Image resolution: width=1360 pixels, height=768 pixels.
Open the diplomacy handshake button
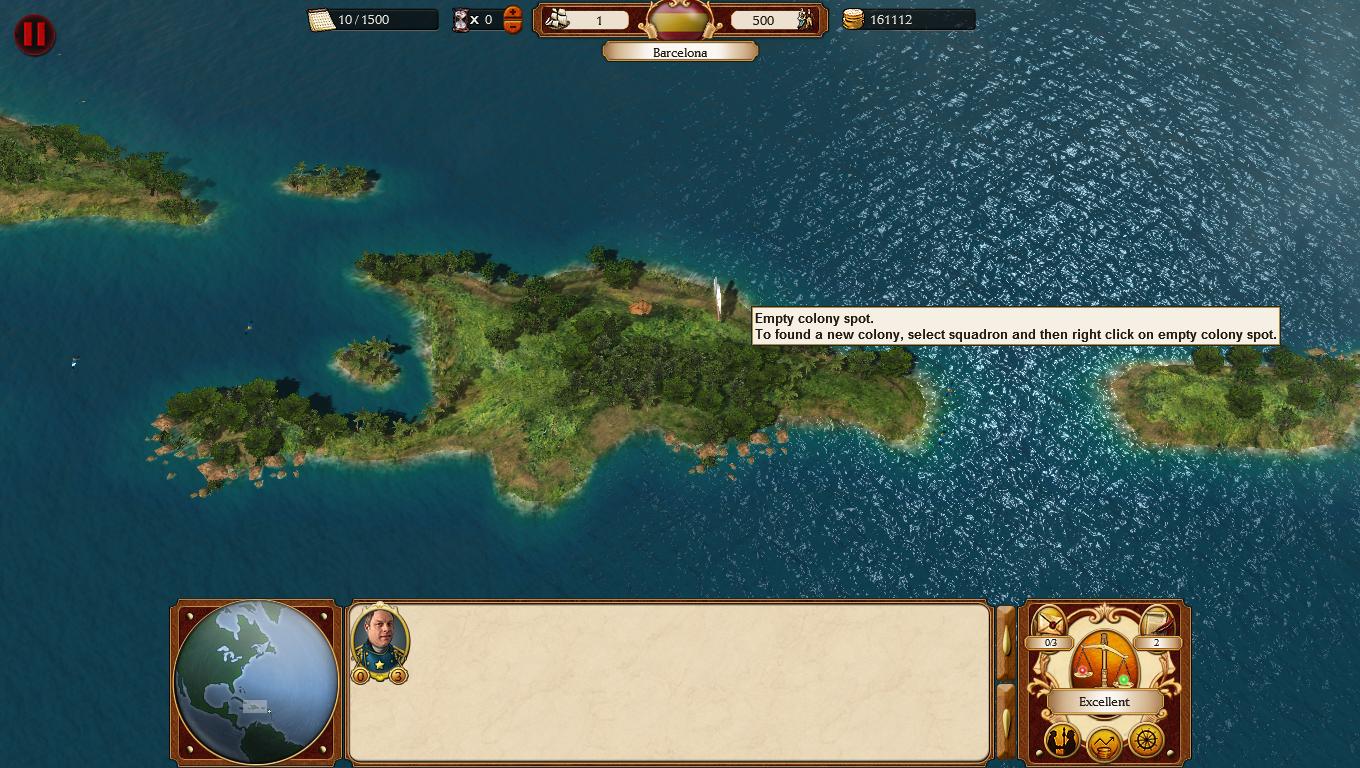1061,741
